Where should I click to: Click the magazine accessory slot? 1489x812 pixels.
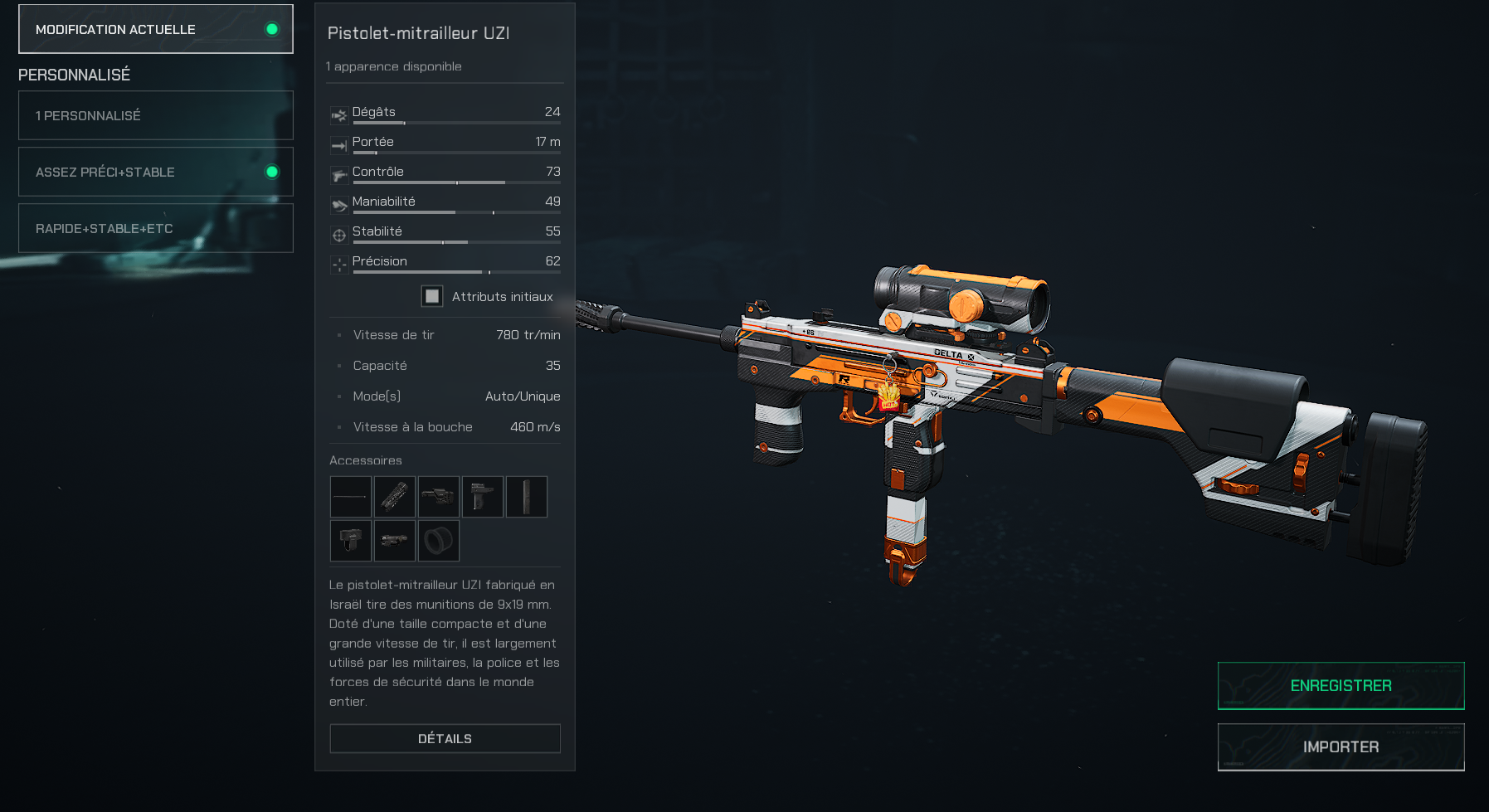[x=527, y=497]
